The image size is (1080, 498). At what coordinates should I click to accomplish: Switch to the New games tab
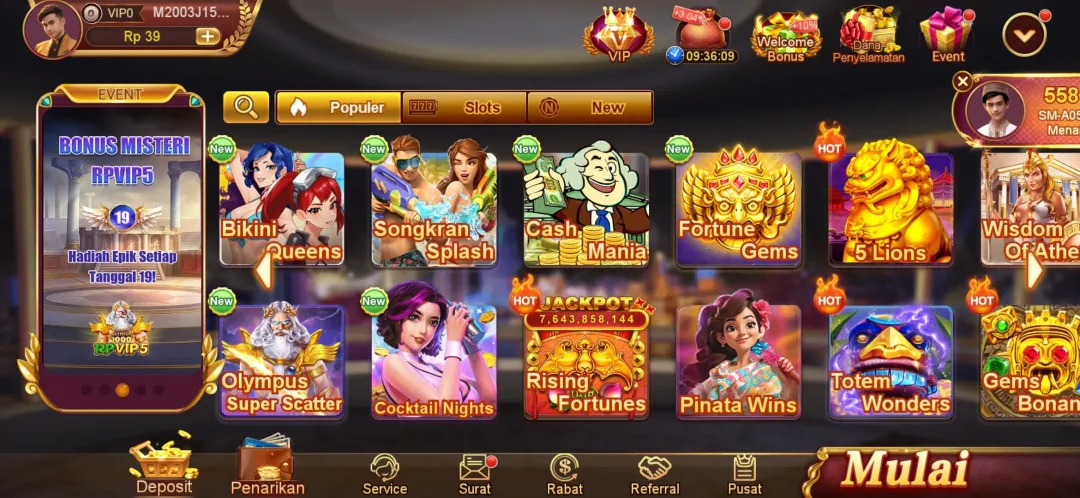[590, 107]
